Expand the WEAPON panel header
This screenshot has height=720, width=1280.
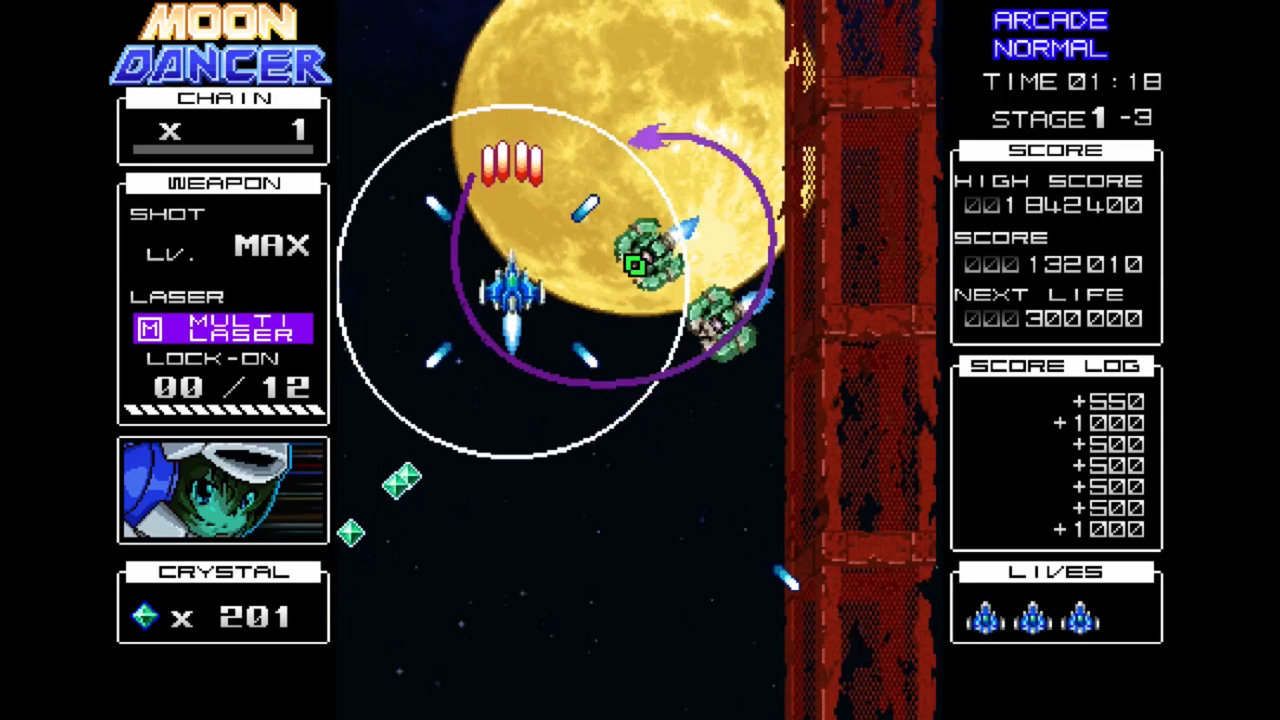tap(222, 183)
